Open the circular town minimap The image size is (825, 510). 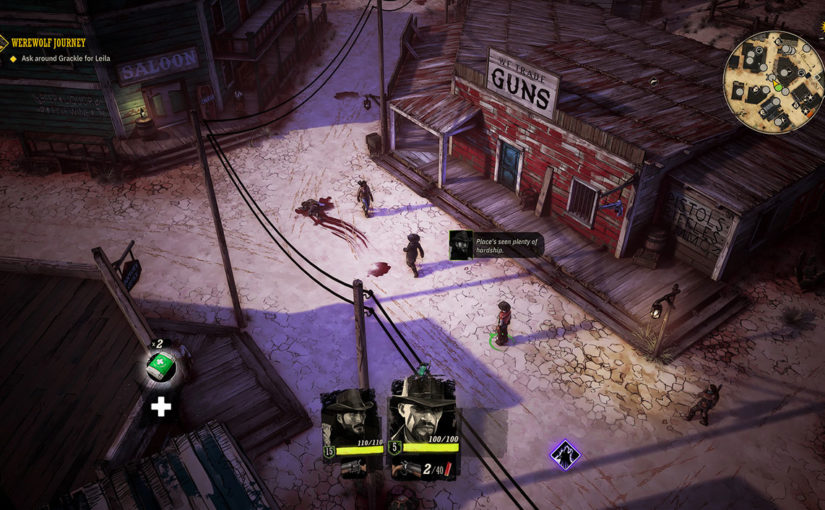(773, 81)
